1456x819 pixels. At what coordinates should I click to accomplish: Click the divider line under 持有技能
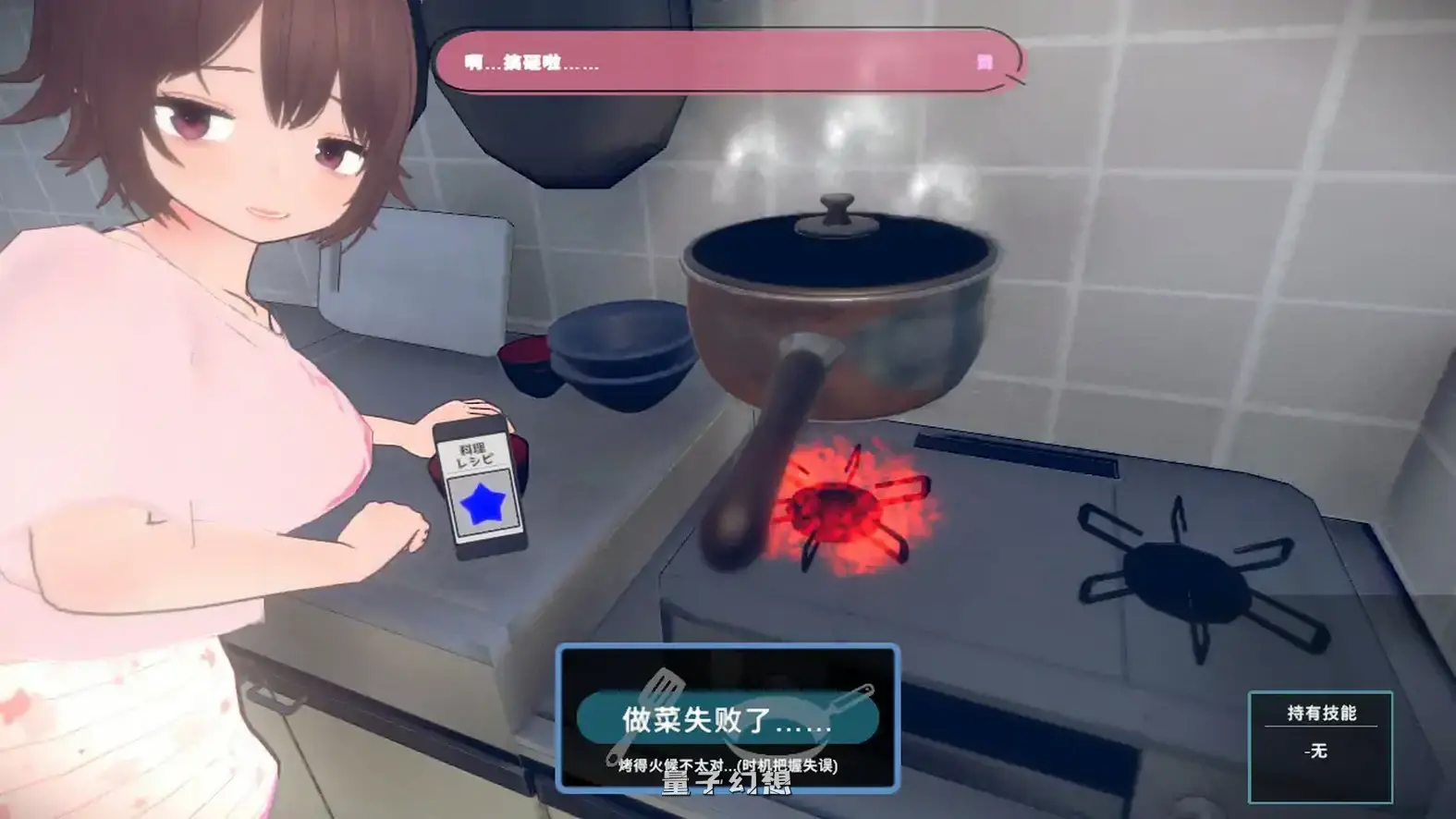[x=1320, y=726]
